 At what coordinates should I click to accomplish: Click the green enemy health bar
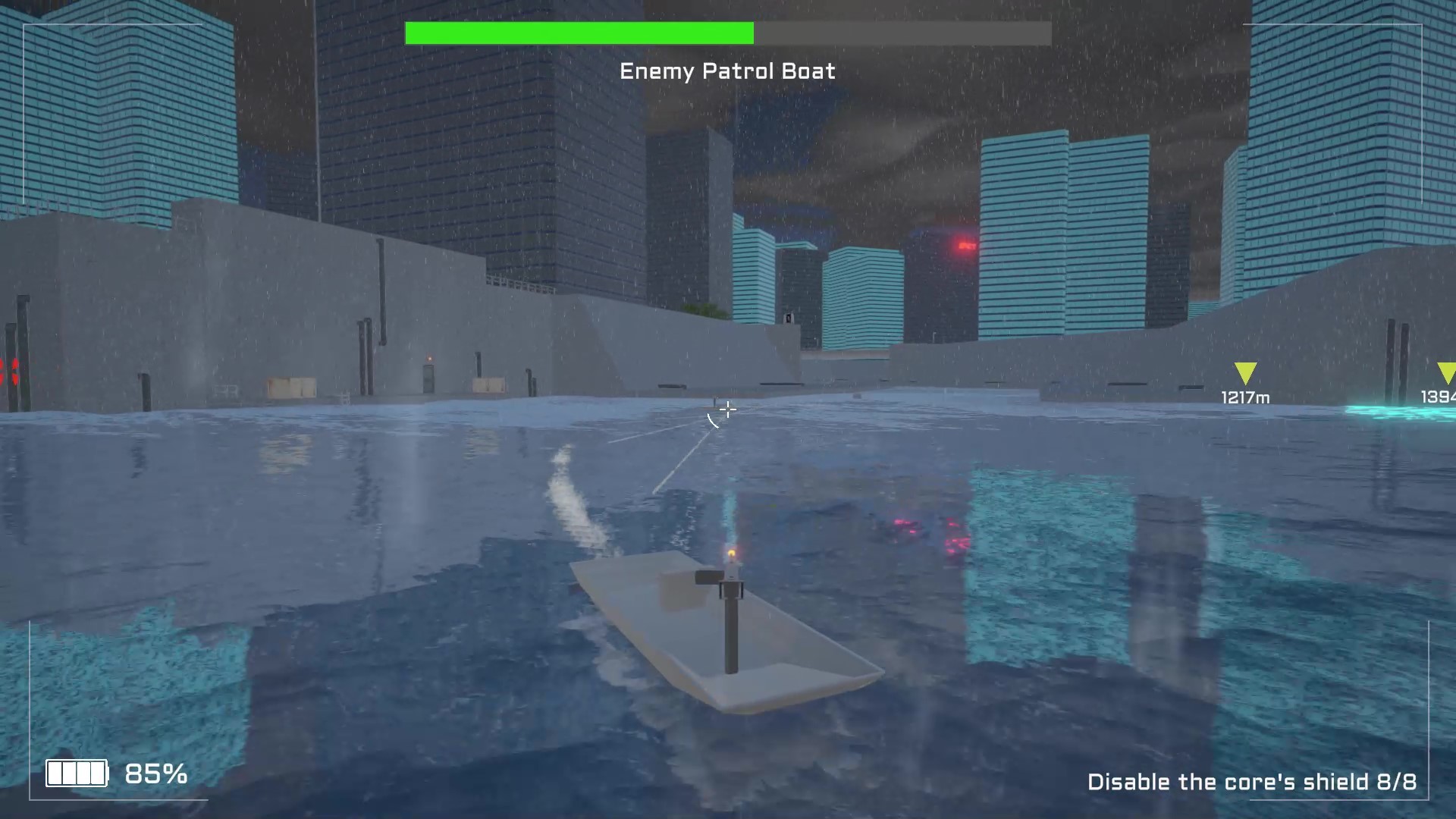point(580,33)
